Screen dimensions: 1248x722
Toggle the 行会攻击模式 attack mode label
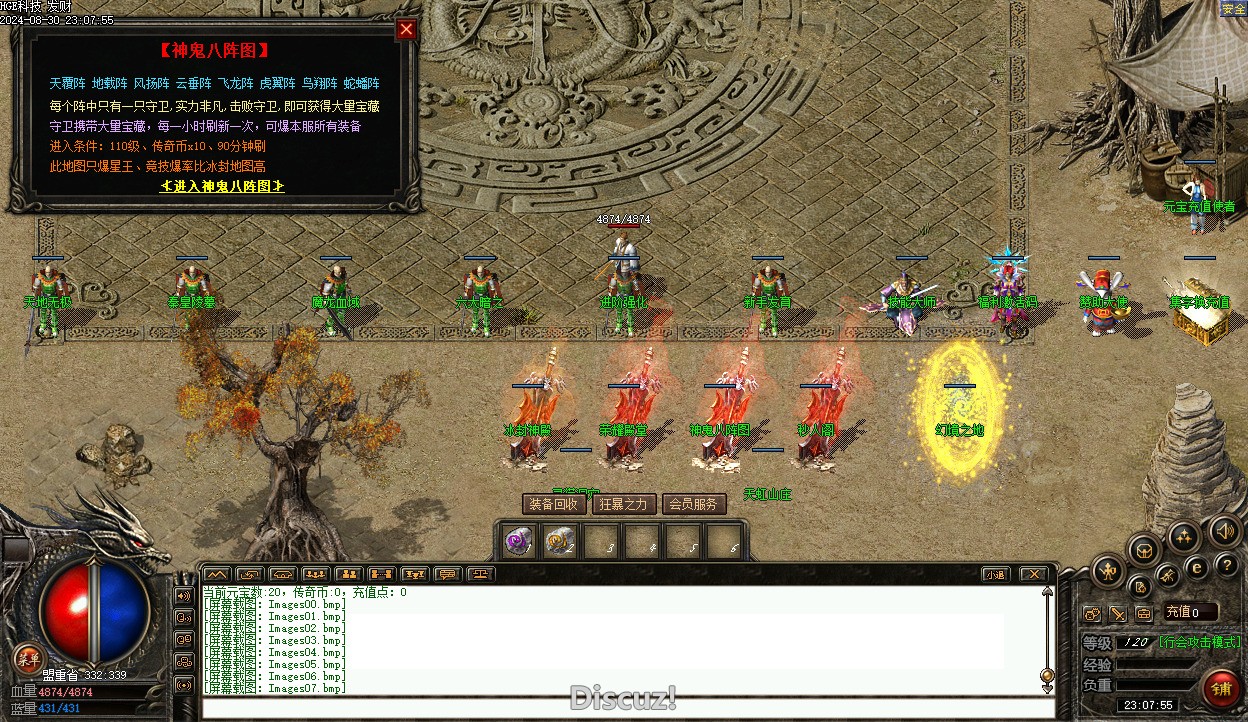pyautogui.click(x=1199, y=642)
